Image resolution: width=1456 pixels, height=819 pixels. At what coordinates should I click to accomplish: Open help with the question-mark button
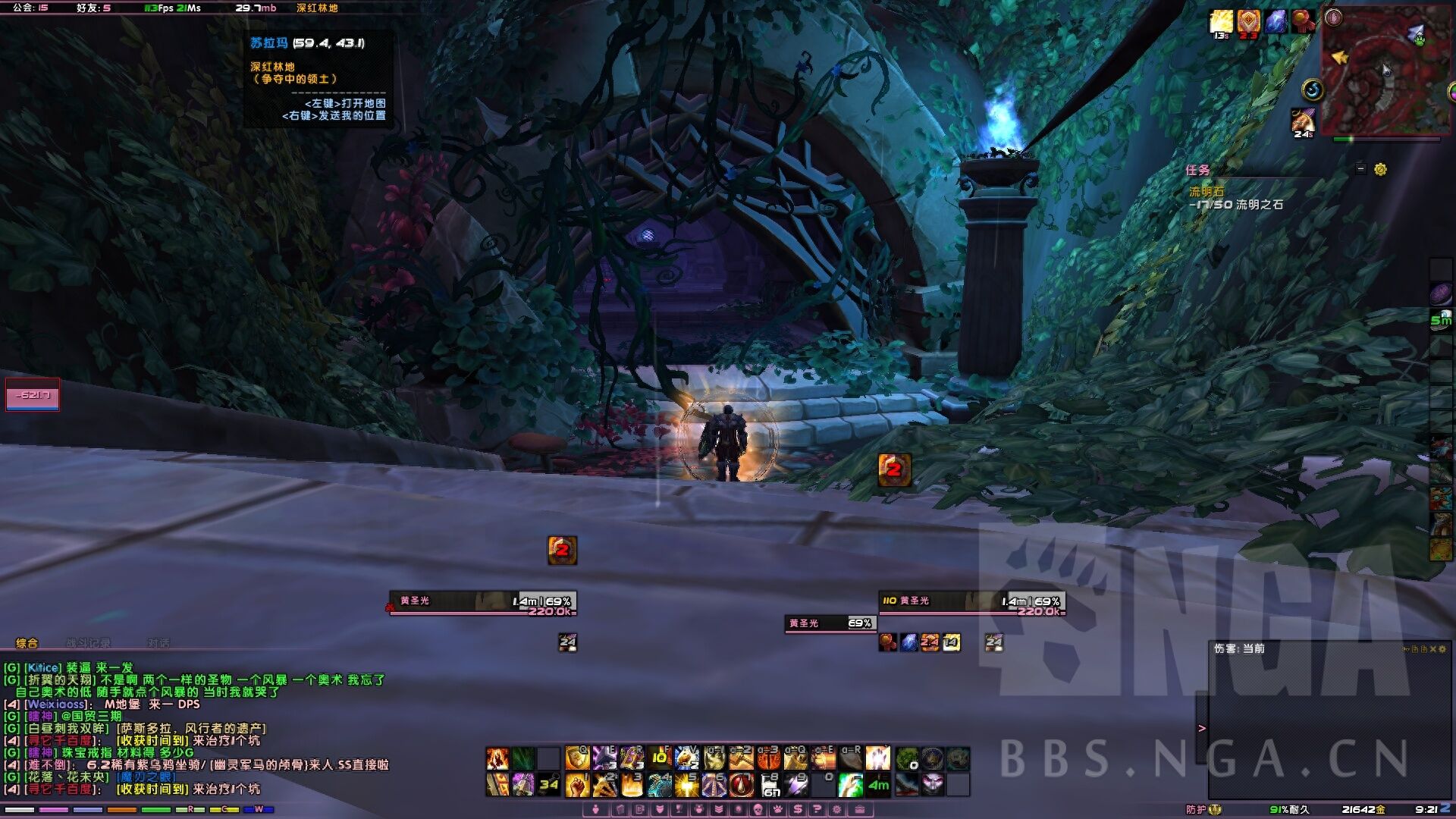[817, 809]
